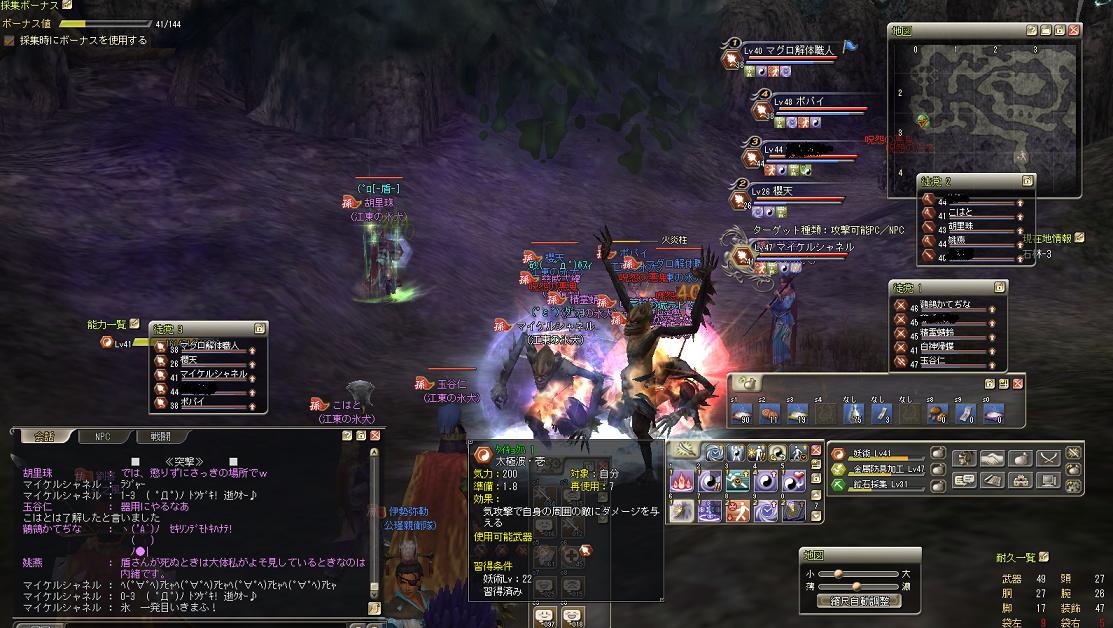The width and height of the screenshot is (1113, 628).
Task: Switch to the NPC chat tab
Action: point(102,436)
